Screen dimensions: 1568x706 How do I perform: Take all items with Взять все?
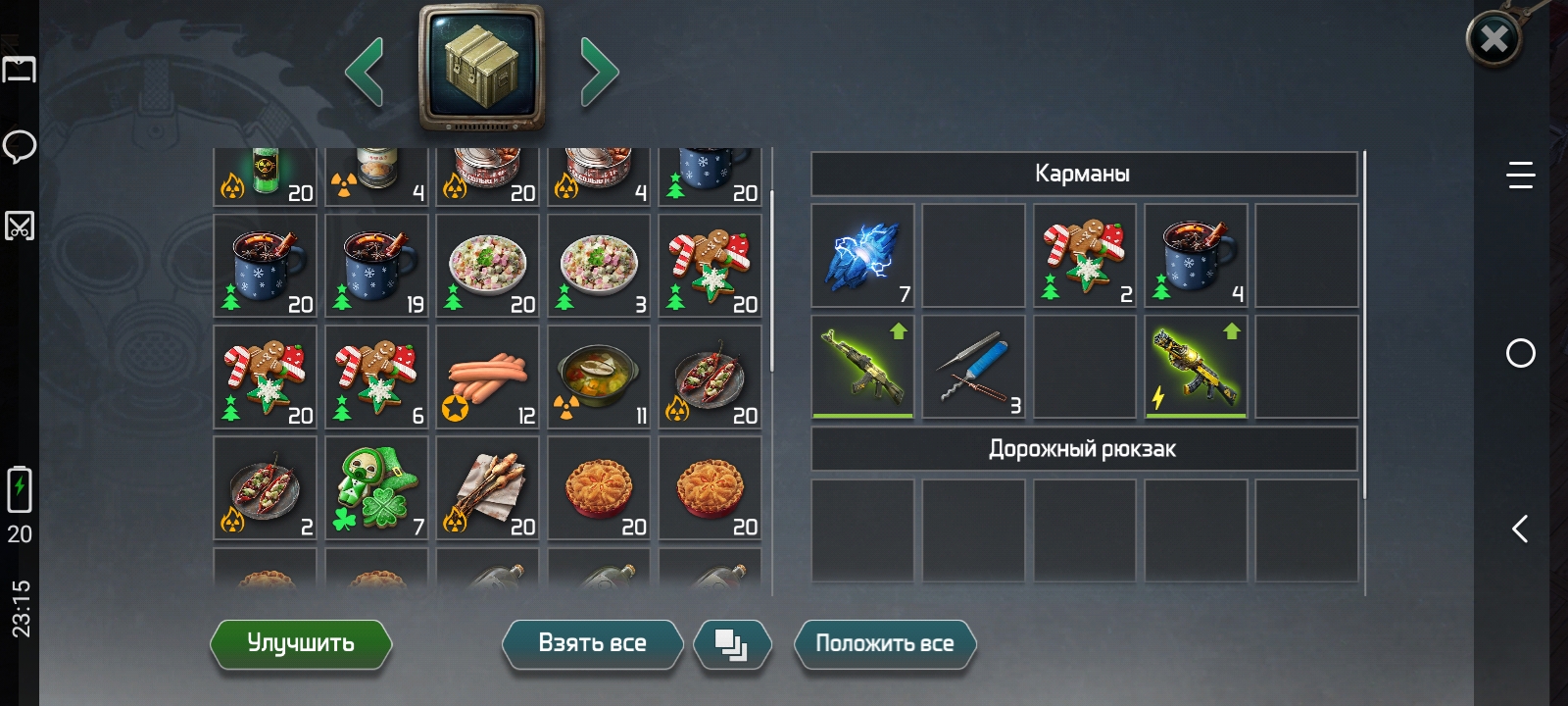(592, 644)
